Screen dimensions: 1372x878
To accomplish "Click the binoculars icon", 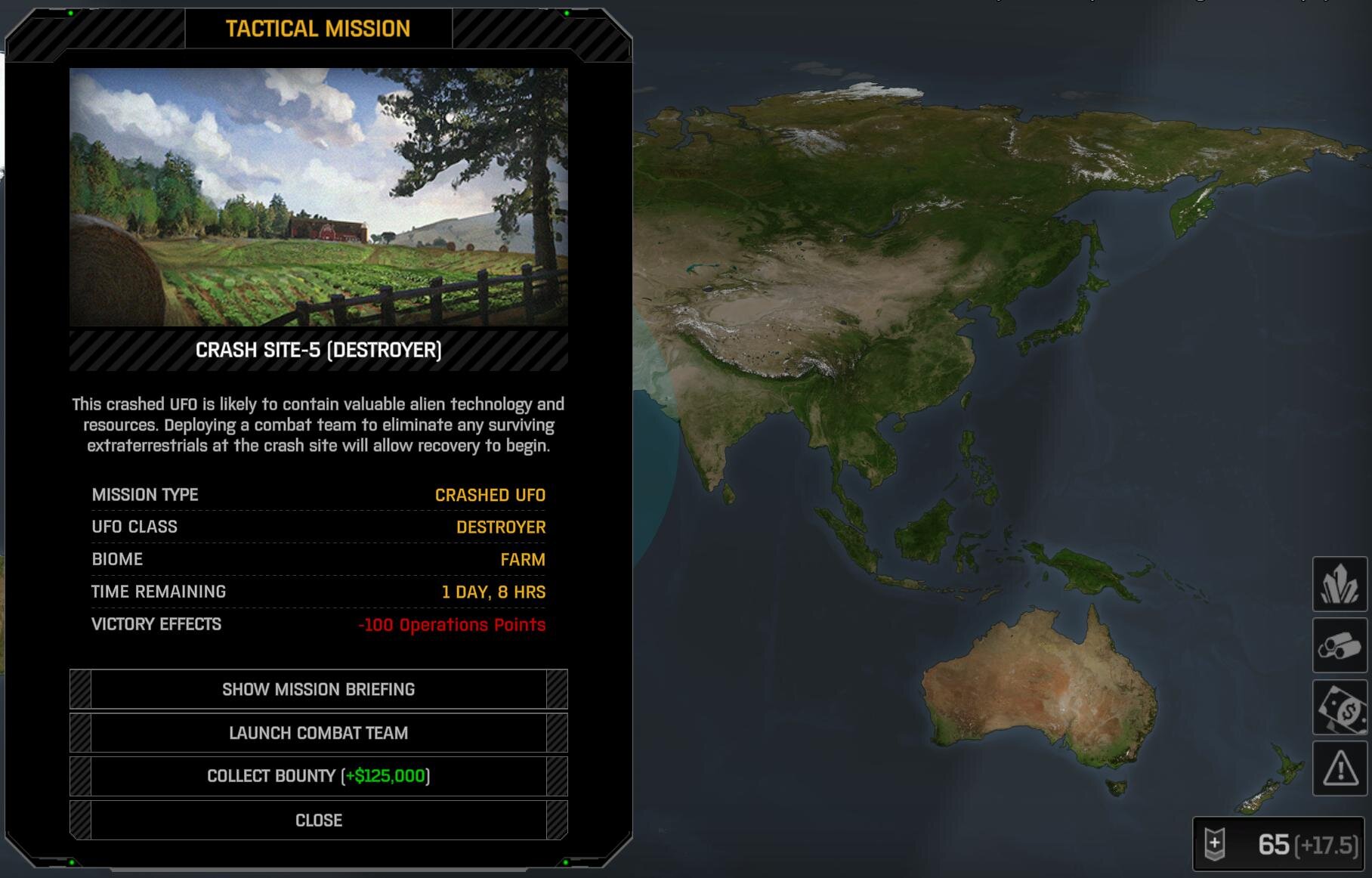I will tap(1340, 646).
